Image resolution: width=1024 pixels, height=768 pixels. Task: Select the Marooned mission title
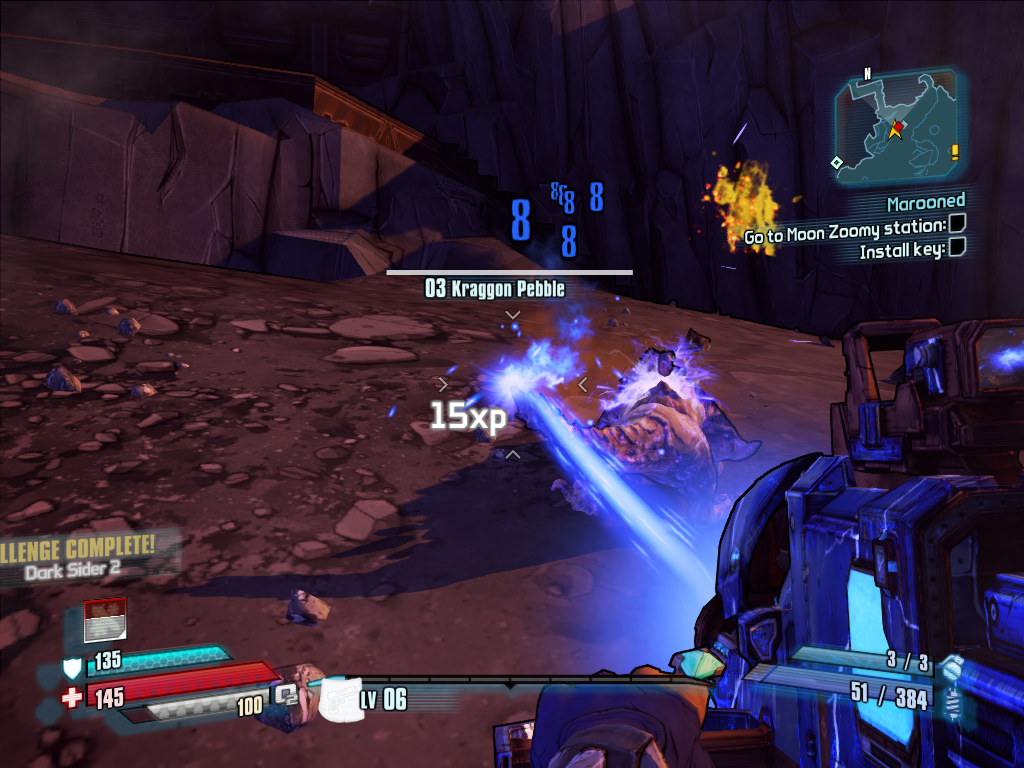pos(926,202)
